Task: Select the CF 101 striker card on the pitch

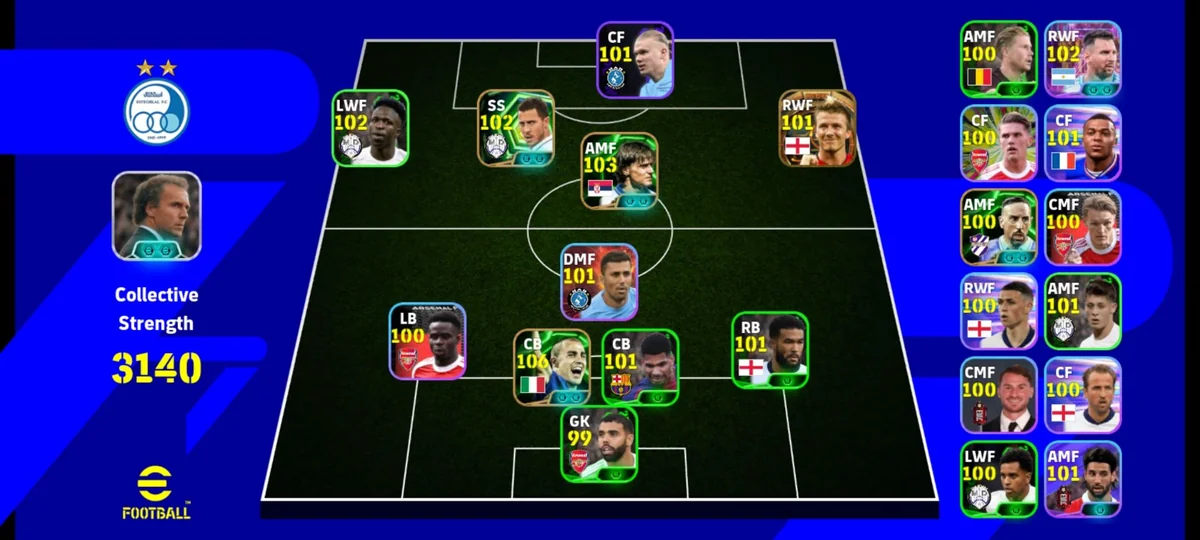Action: (x=635, y=60)
